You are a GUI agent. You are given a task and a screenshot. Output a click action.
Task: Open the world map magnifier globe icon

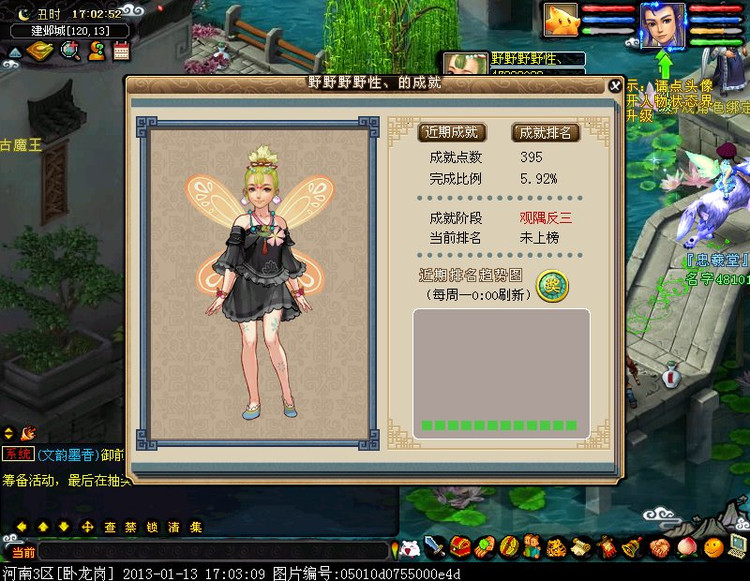pos(70,51)
